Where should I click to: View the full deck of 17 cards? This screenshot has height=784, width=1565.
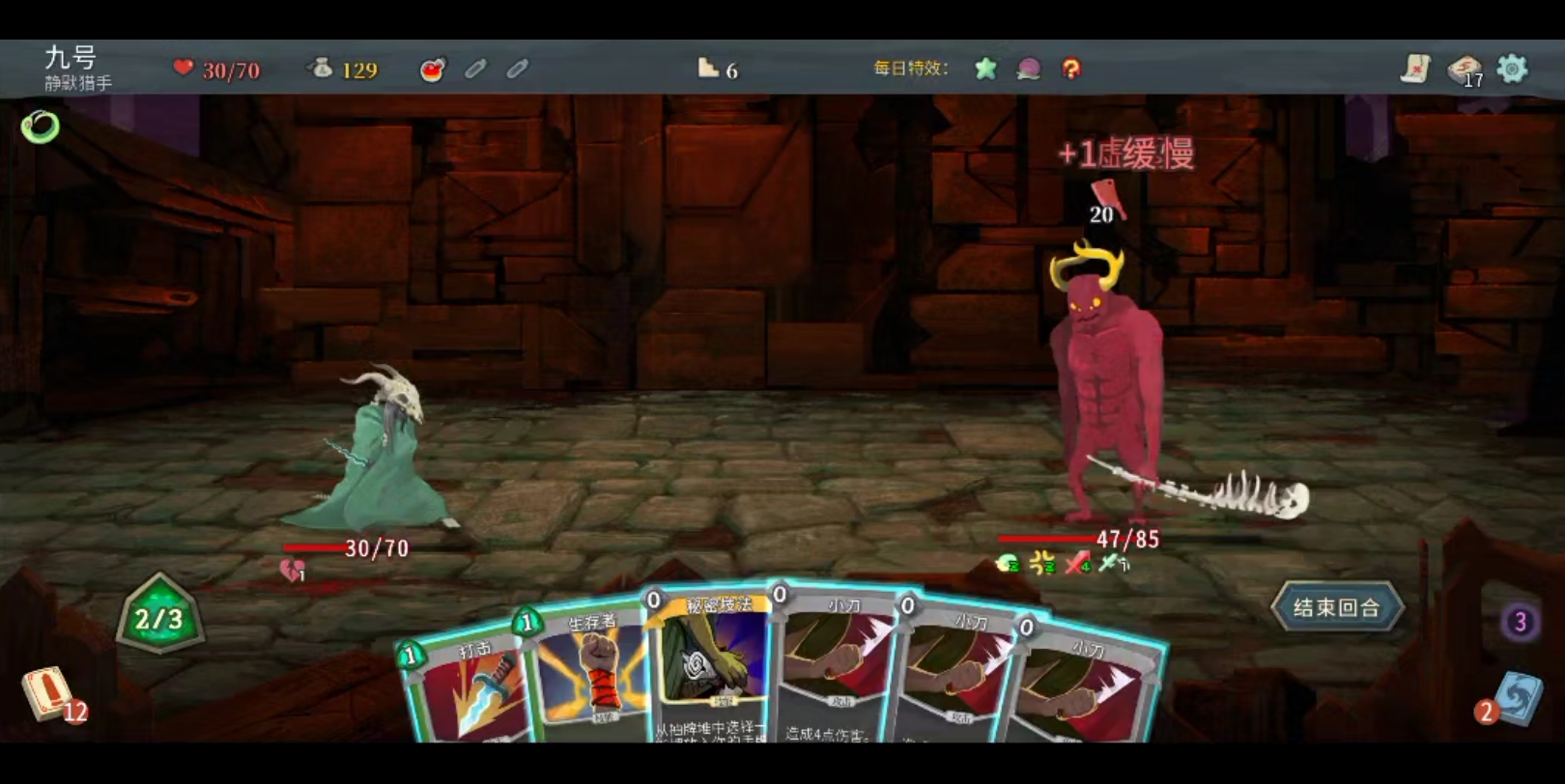pyautogui.click(x=1465, y=69)
